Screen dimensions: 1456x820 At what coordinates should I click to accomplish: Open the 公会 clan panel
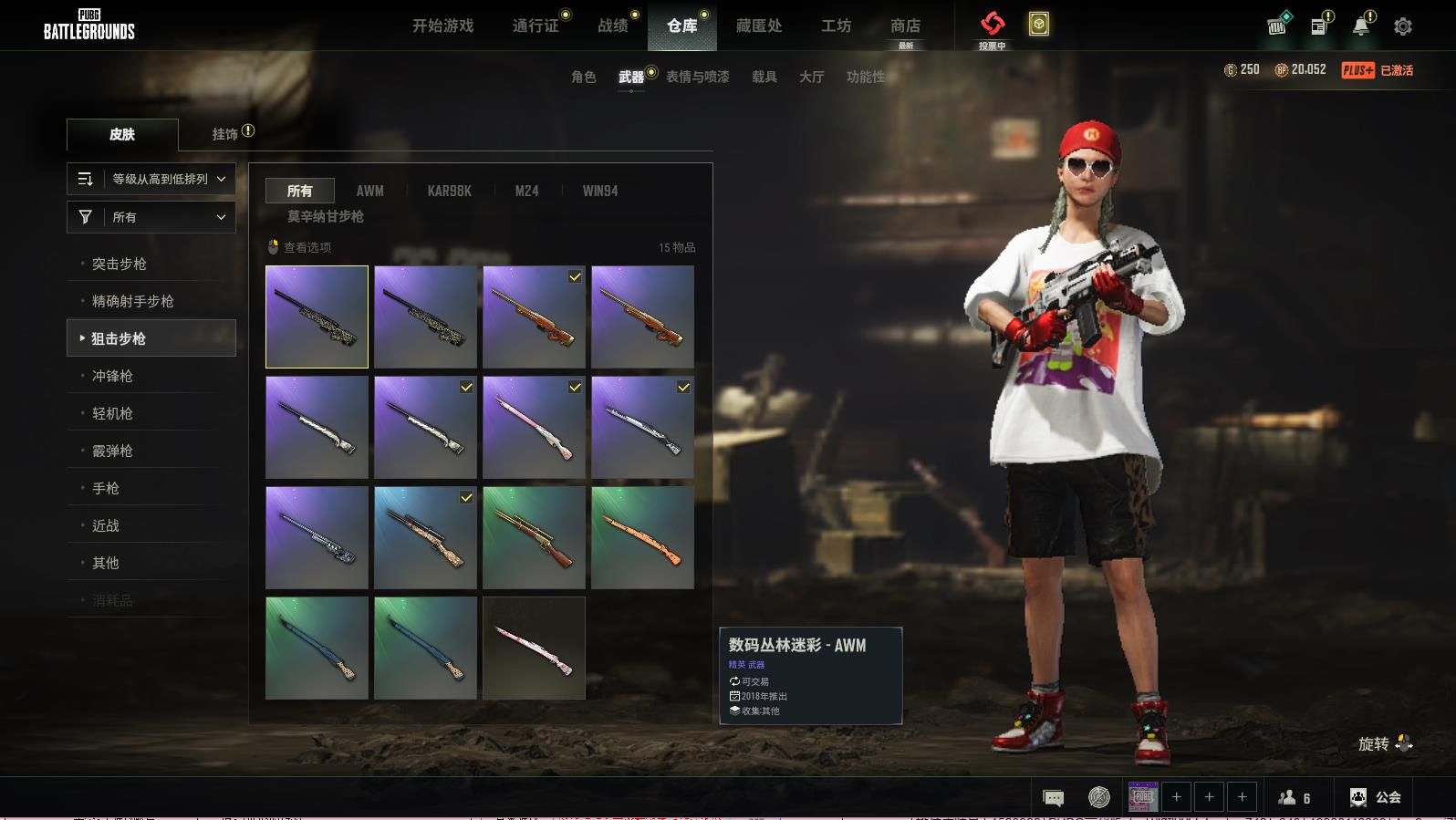(1376, 797)
